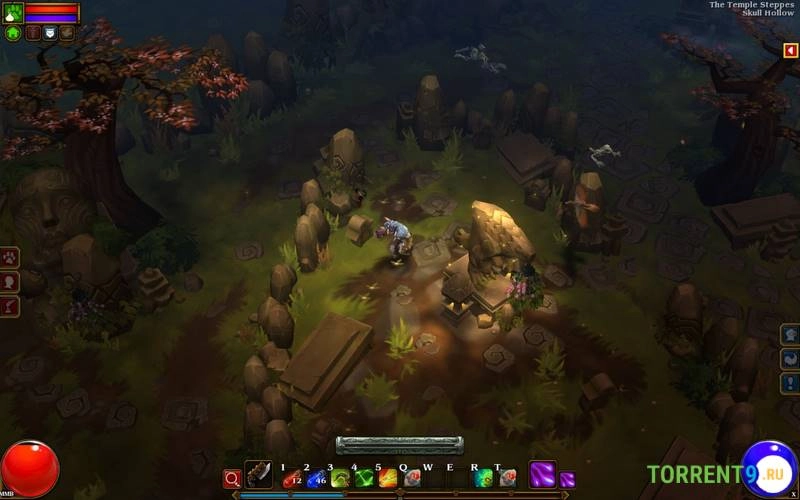The height and width of the screenshot is (500, 800).
Task: Activate the green swirl skill in slot R
Action: (484, 479)
